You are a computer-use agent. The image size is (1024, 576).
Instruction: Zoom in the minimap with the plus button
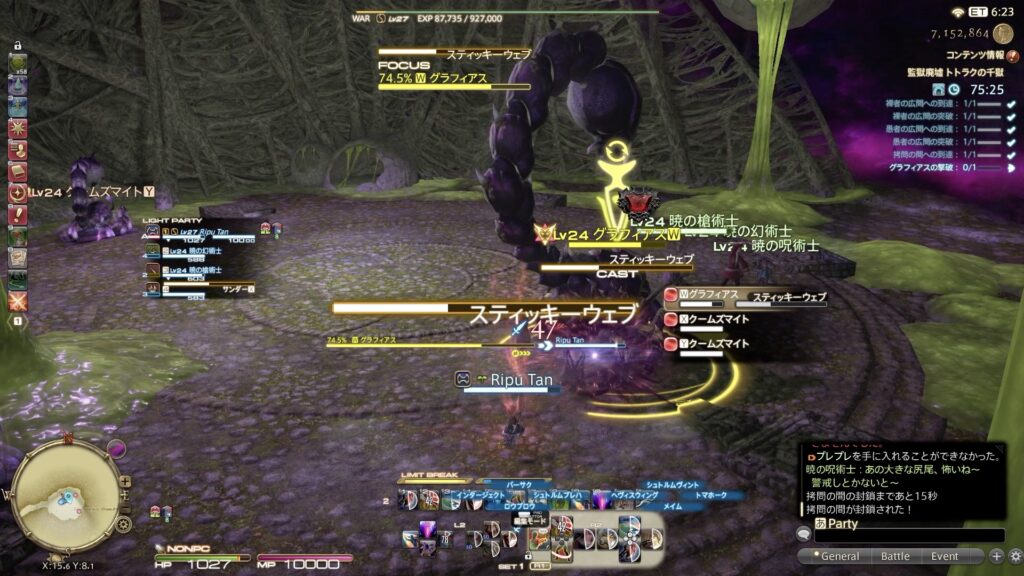click(x=125, y=480)
